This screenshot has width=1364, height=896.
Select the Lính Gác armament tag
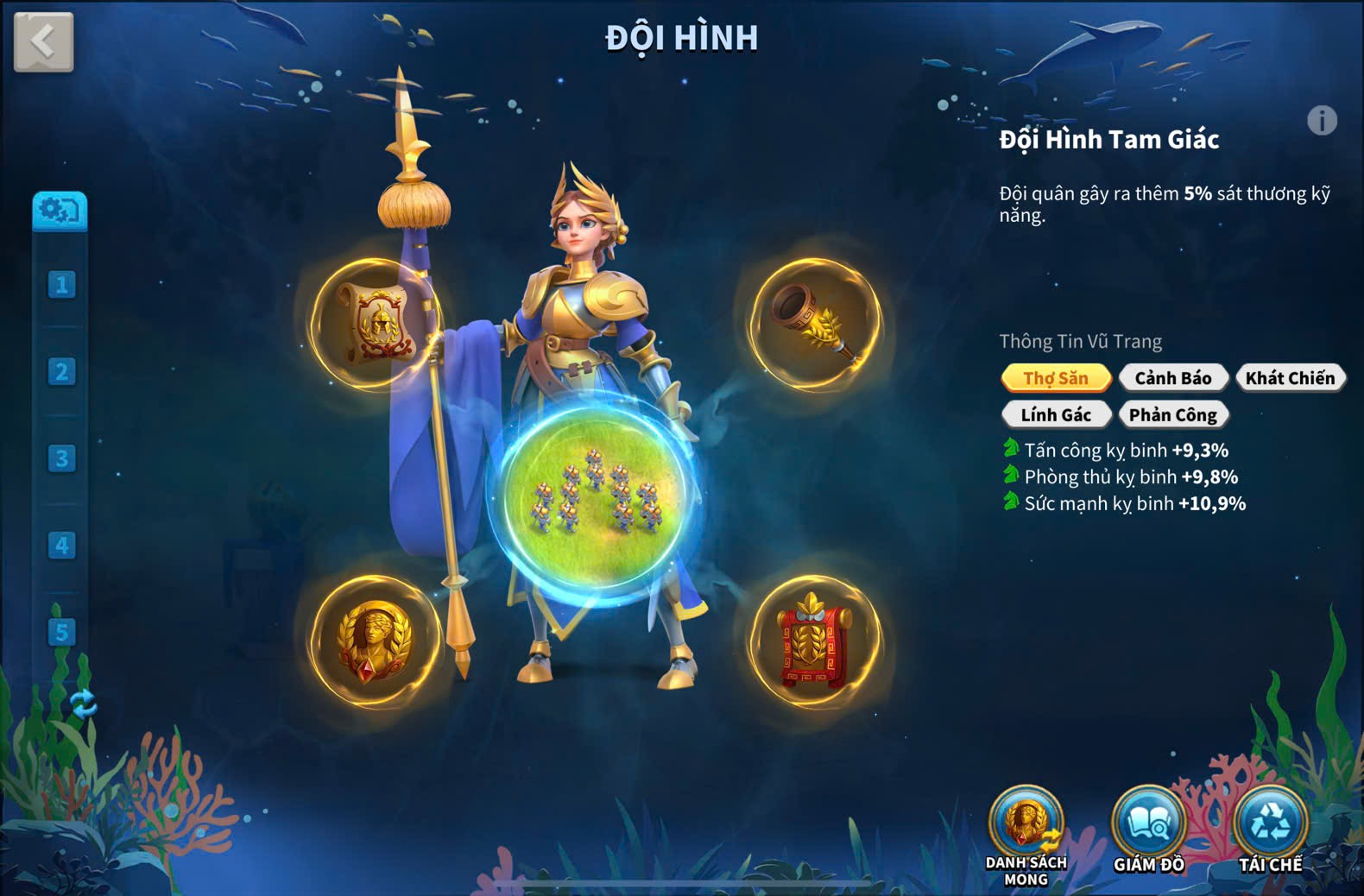click(x=1056, y=415)
